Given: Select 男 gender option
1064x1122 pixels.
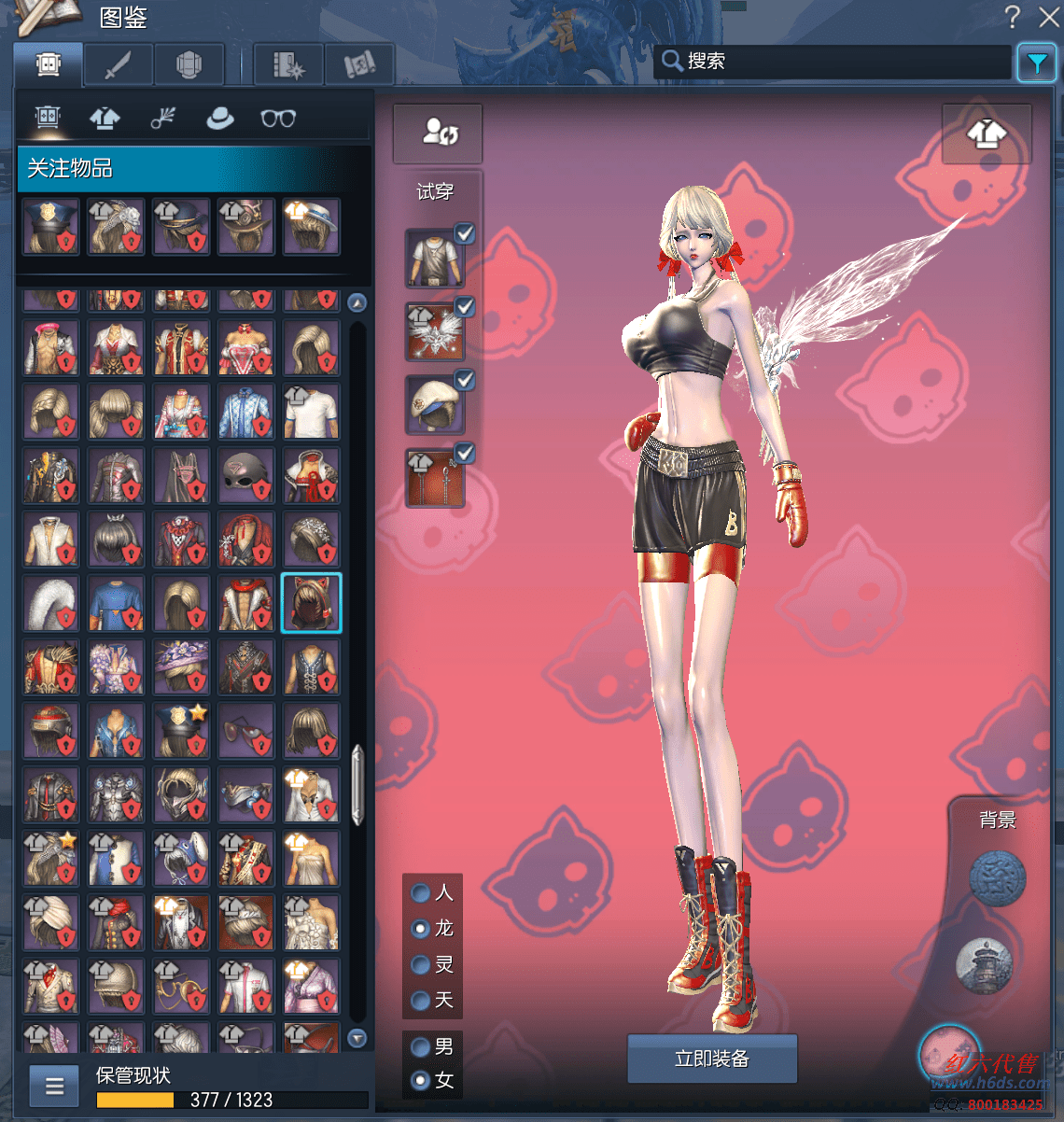Looking at the screenshot, I should [421, 1047].
